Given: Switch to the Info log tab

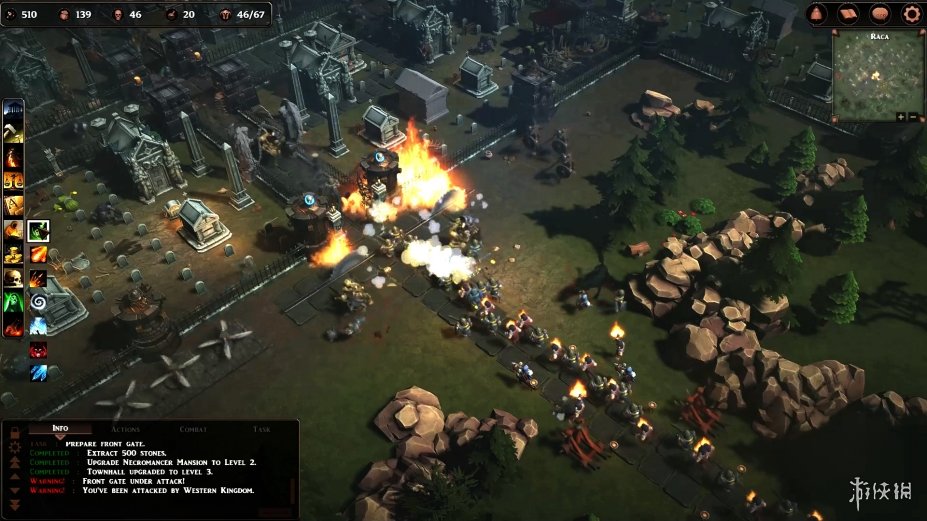Looking at the screenshot, I should [61, 429].
